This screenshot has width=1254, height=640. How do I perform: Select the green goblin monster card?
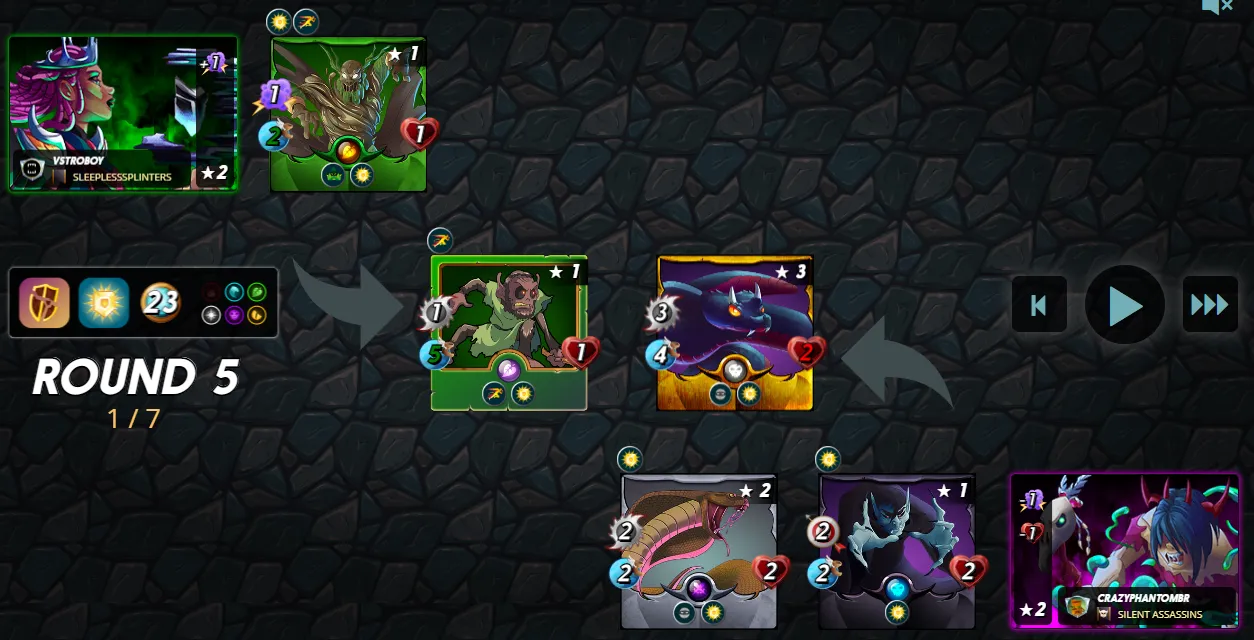tap(508, 332)
